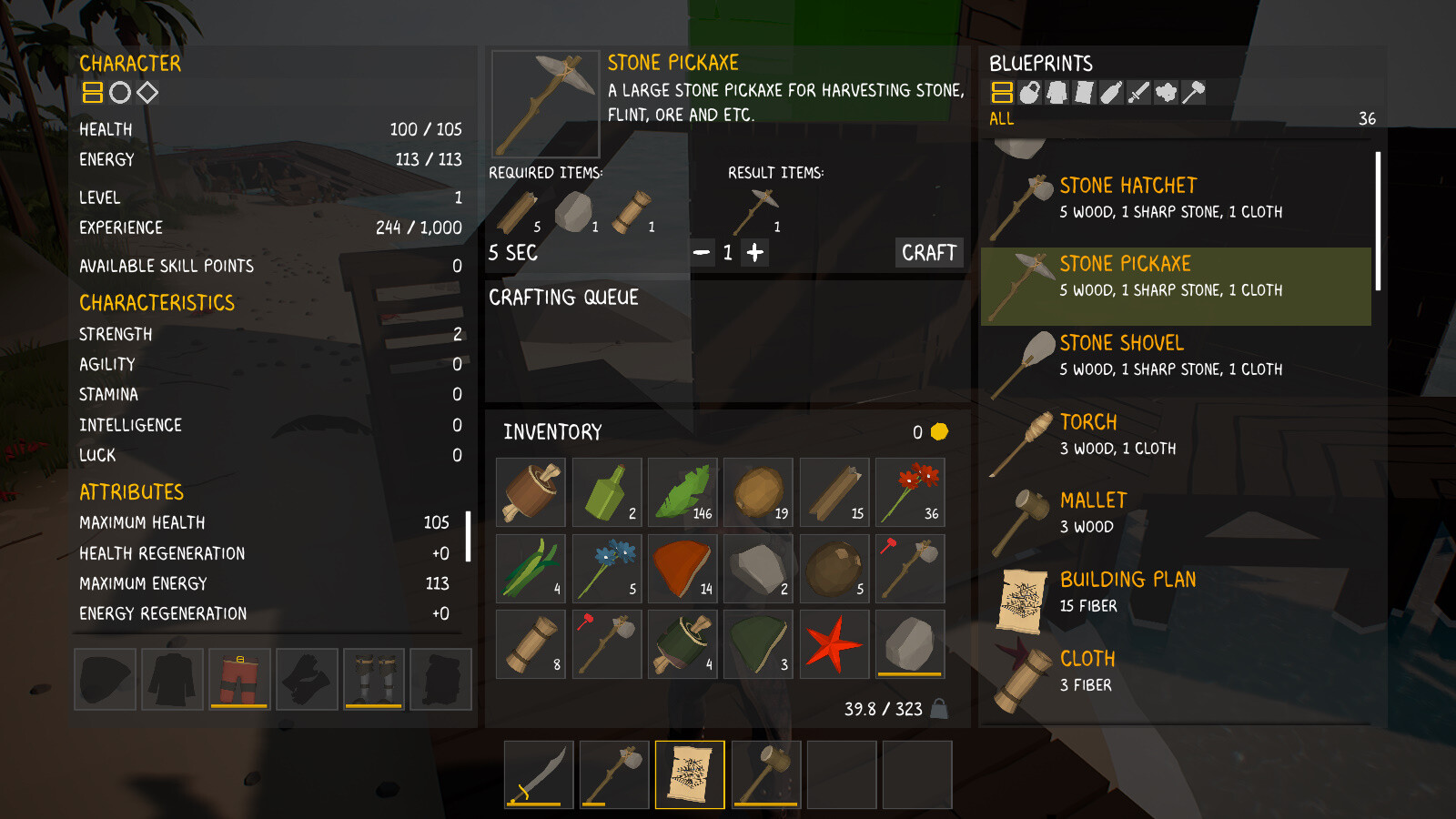Select the backpack blueprint filter icon
Viewport: 1456px width, 819px height.
pos(1029,93)
